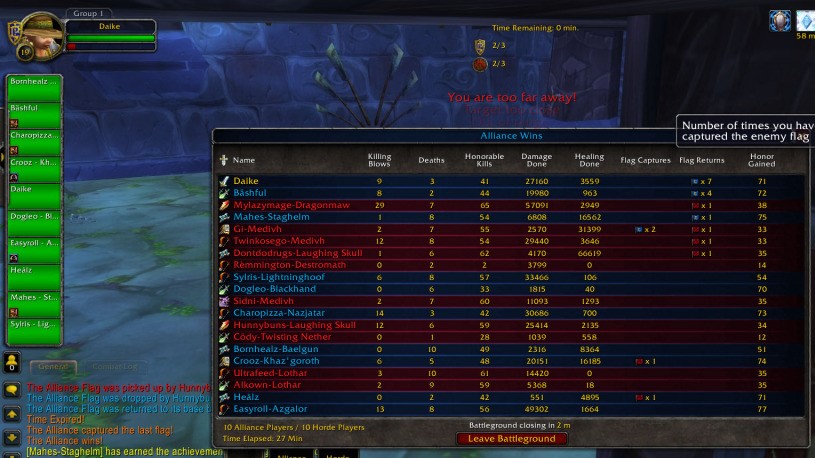Switch to the General chat tab
815x458 pixels.
click(x=53, y=367)
